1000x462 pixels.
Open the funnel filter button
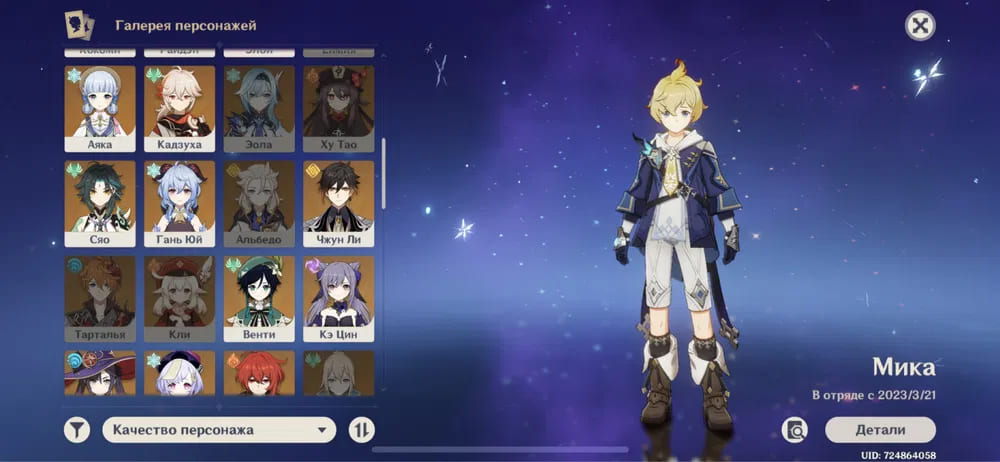tap(77, 430)
